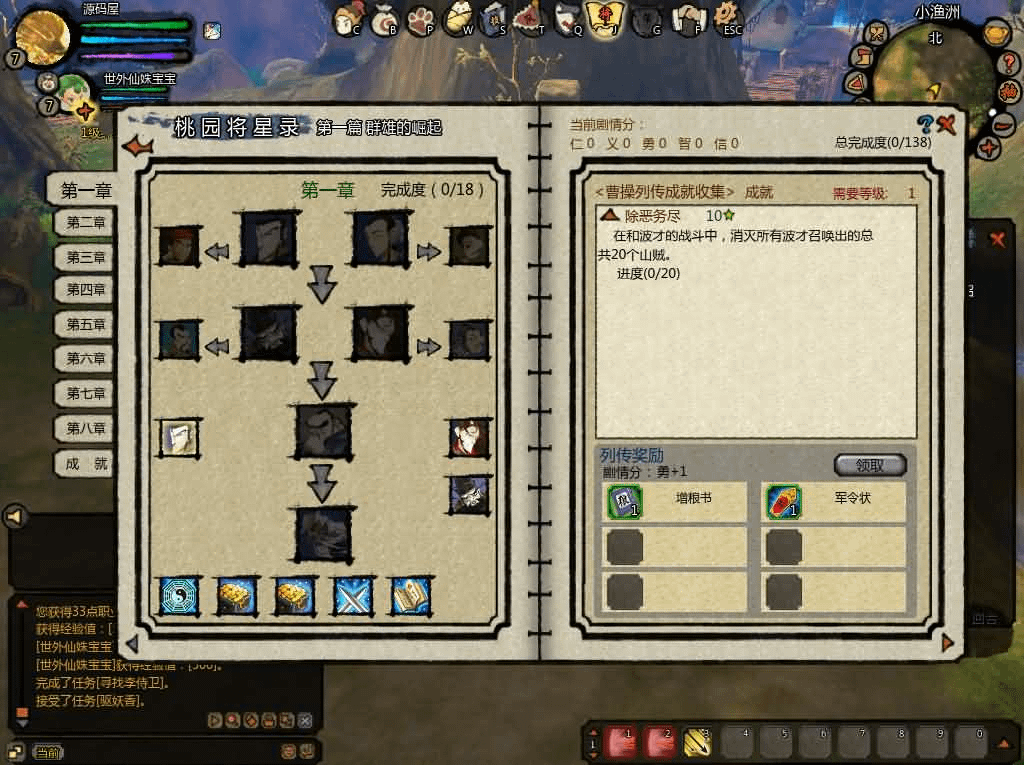1024x765 pixels.
Task: Claim the reward with 领取 button
Action: pos(870,465)
